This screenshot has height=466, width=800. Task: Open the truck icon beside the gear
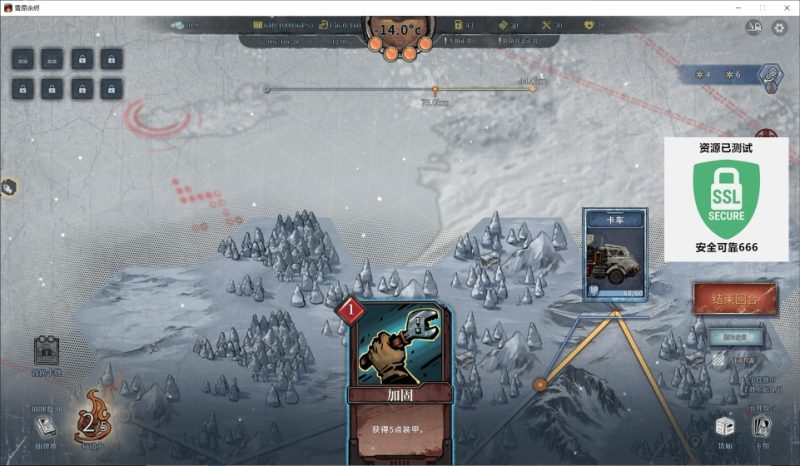tap(754, 28)
